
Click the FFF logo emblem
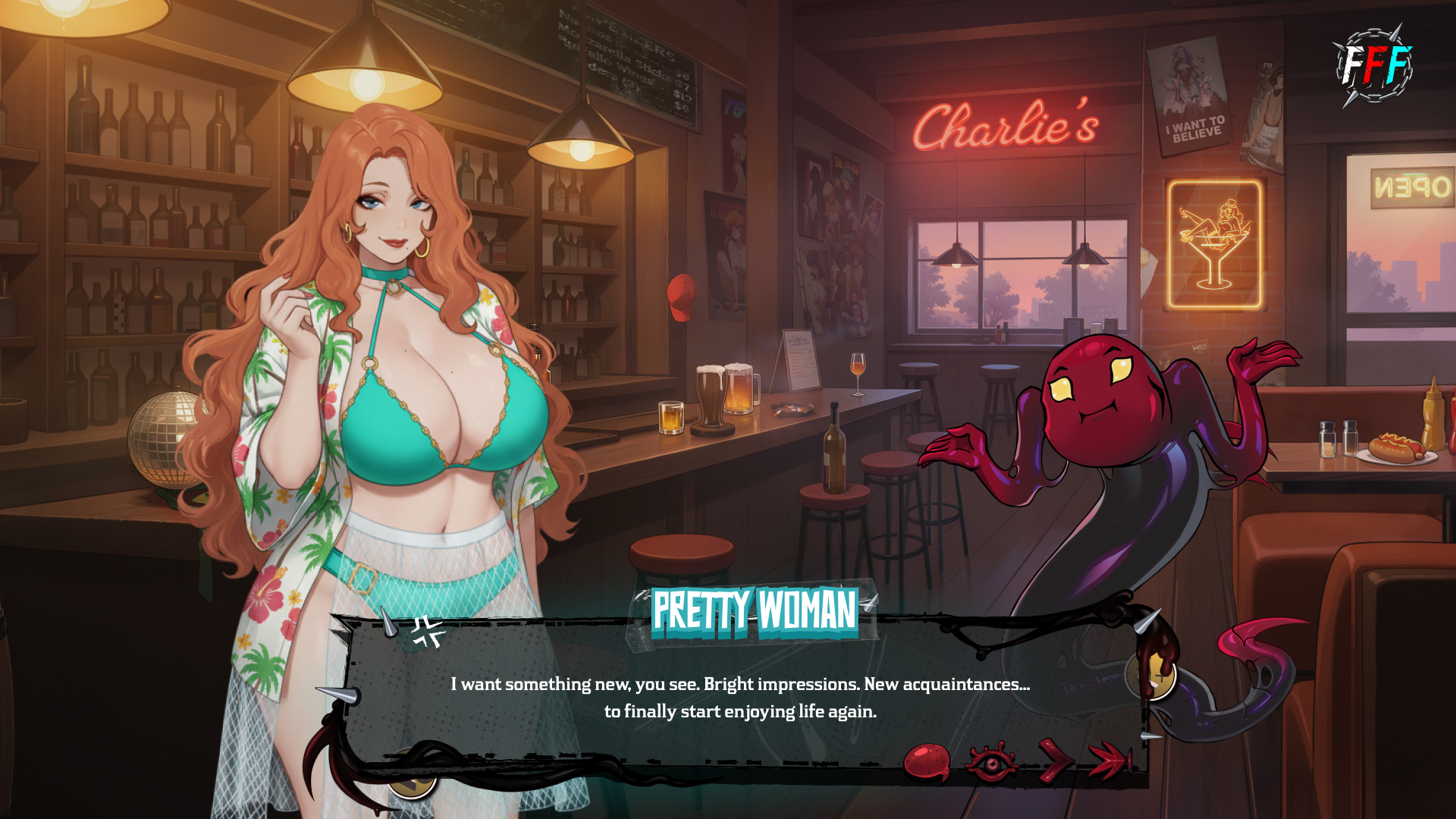(1374, 66)
